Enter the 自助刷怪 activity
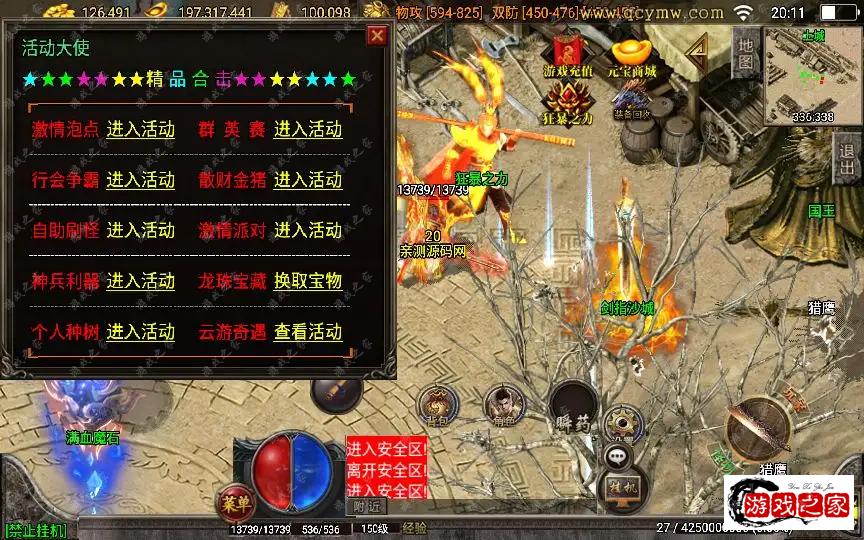The width and height of the screenshot is (864, 540). click(x=140, y=230)
